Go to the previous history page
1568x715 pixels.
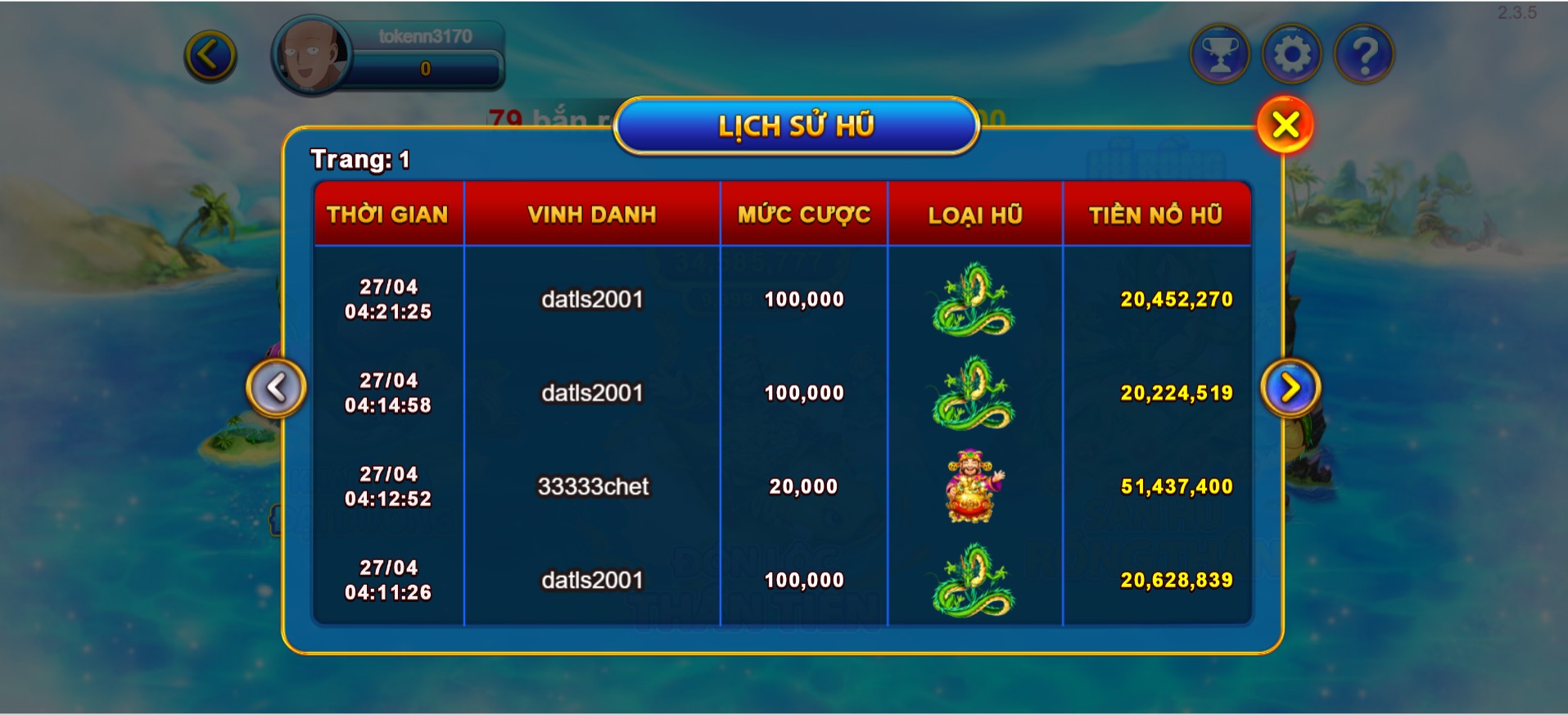coord(277,388)
